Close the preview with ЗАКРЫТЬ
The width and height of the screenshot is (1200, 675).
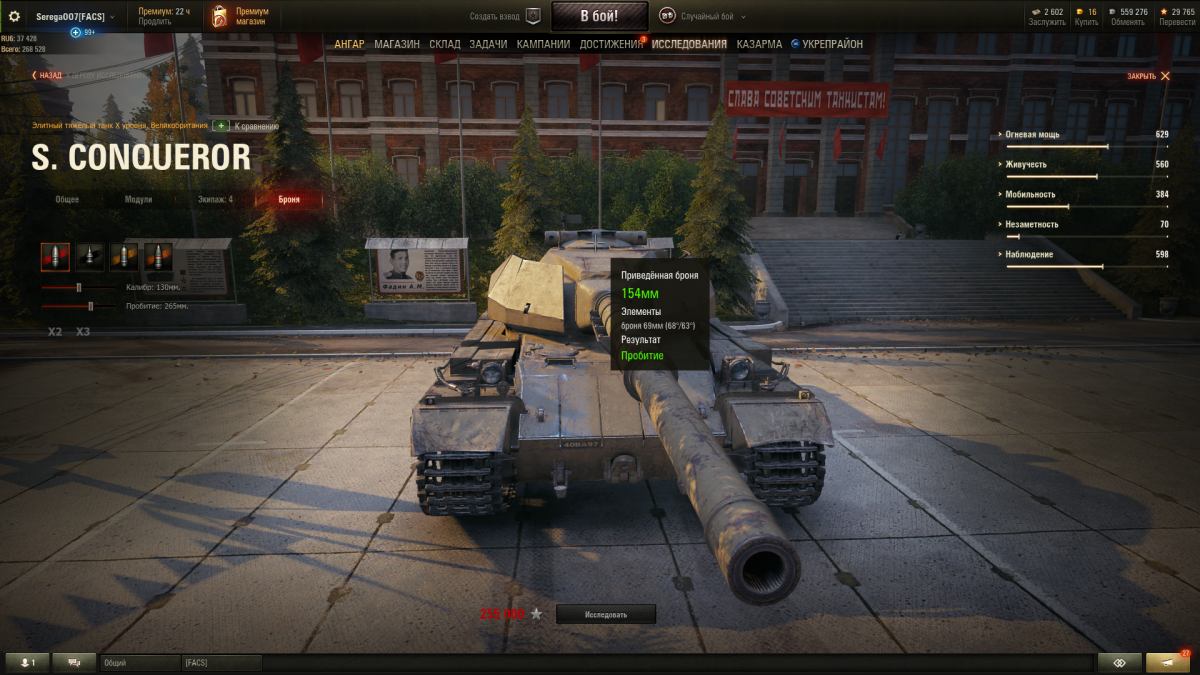(x=1147, y=76)
